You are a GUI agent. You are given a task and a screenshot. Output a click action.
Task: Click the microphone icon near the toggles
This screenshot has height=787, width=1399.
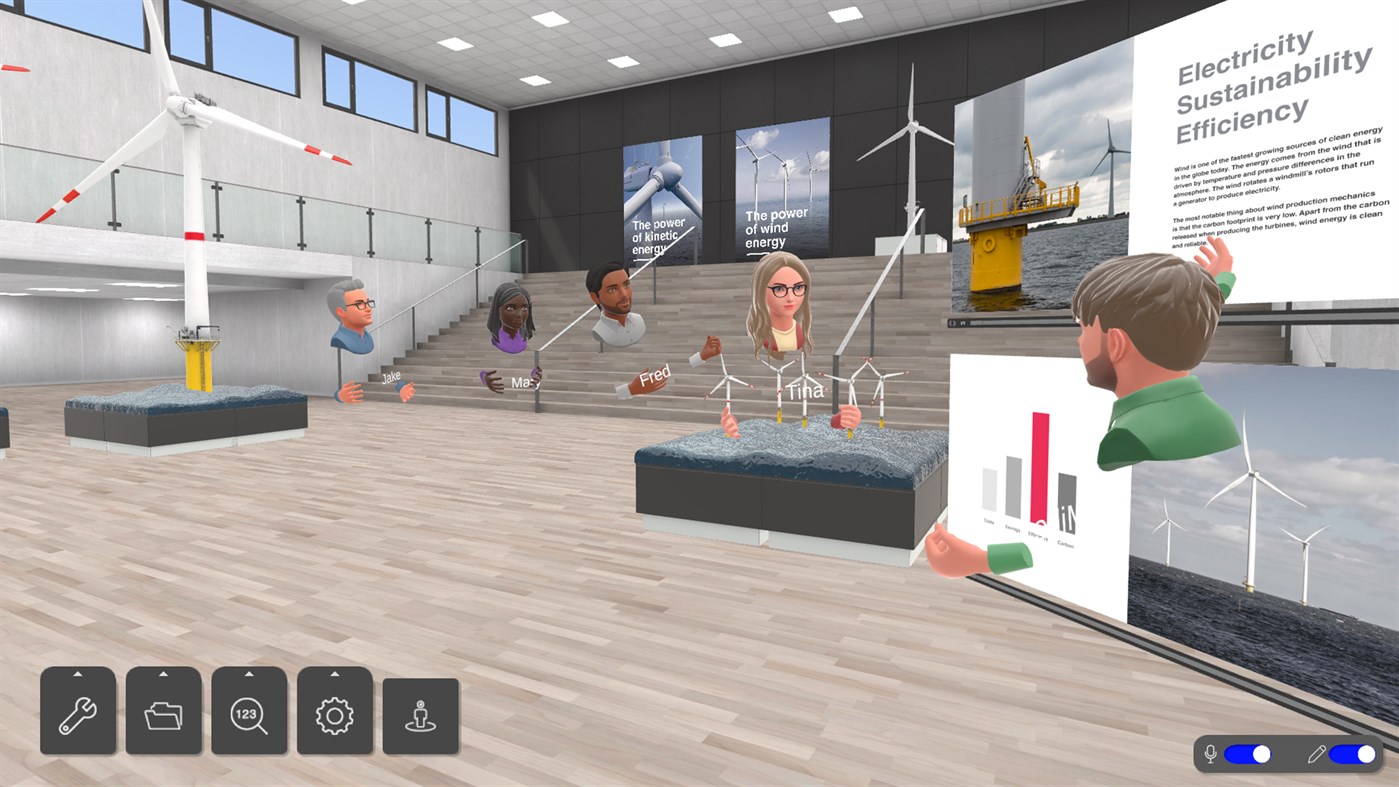(1211, 754)
